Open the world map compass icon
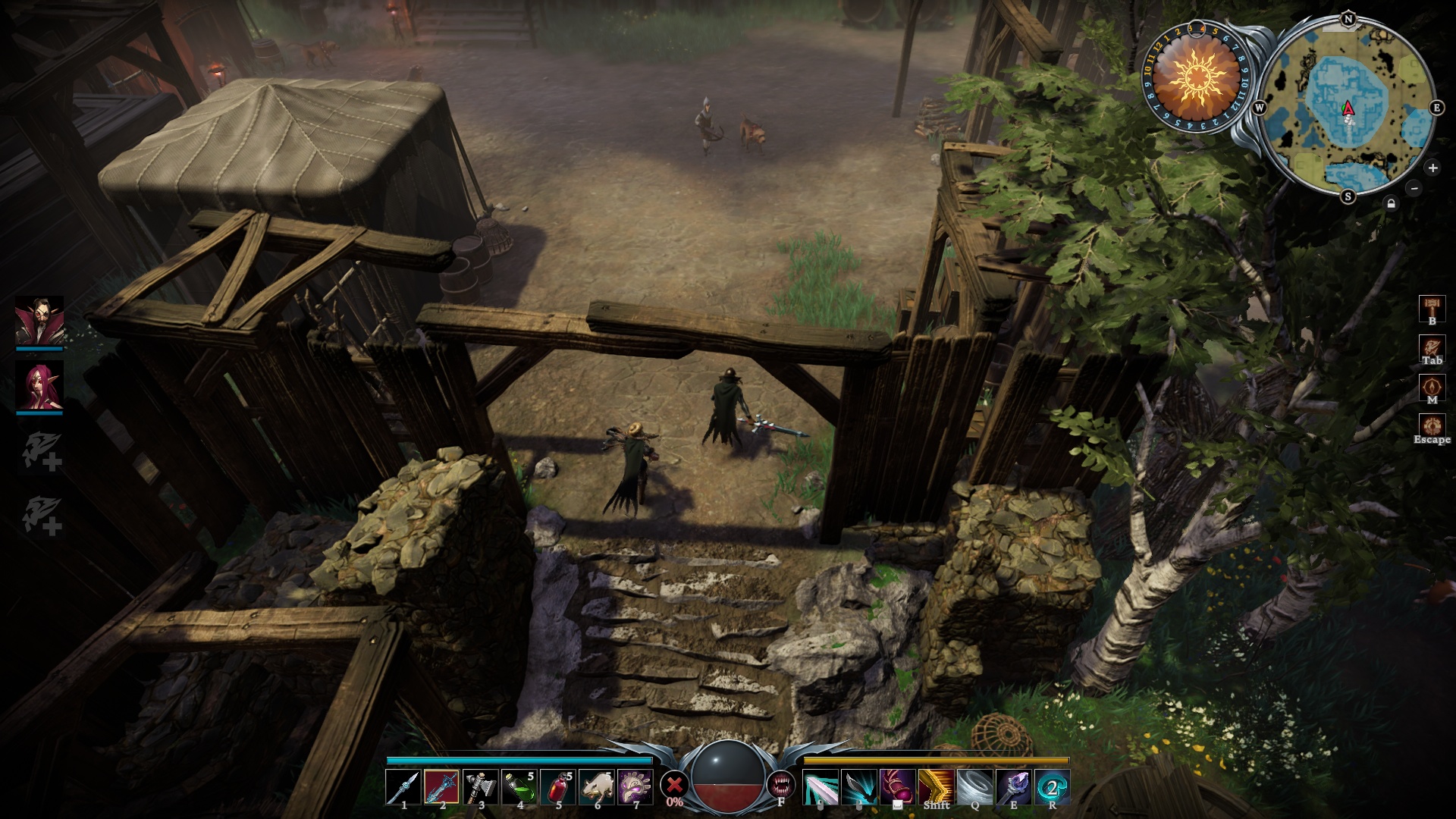Screen dimensions: 1456x819 (1432, 387)
